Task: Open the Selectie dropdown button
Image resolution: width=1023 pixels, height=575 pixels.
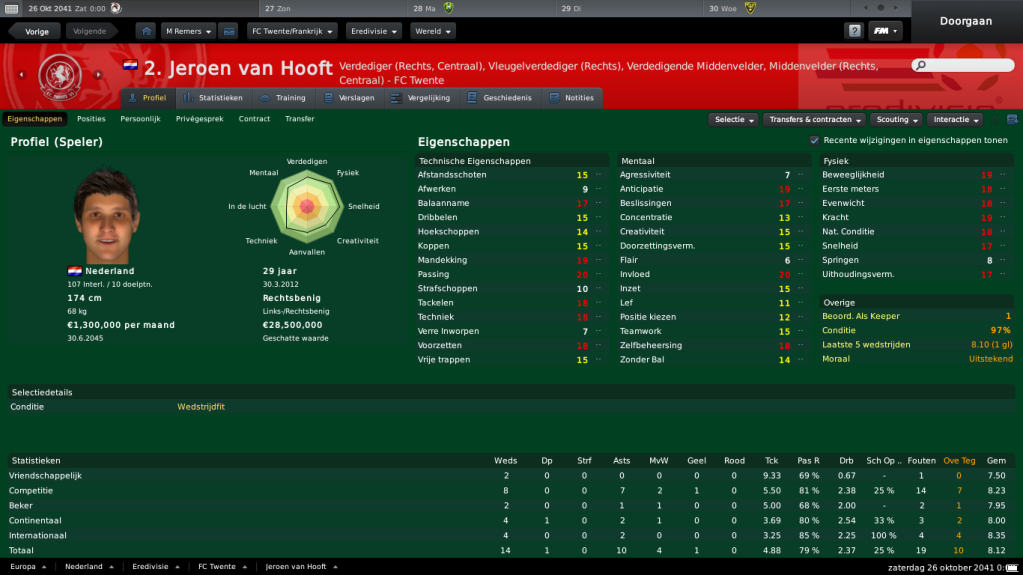Action: pos(733,120)
